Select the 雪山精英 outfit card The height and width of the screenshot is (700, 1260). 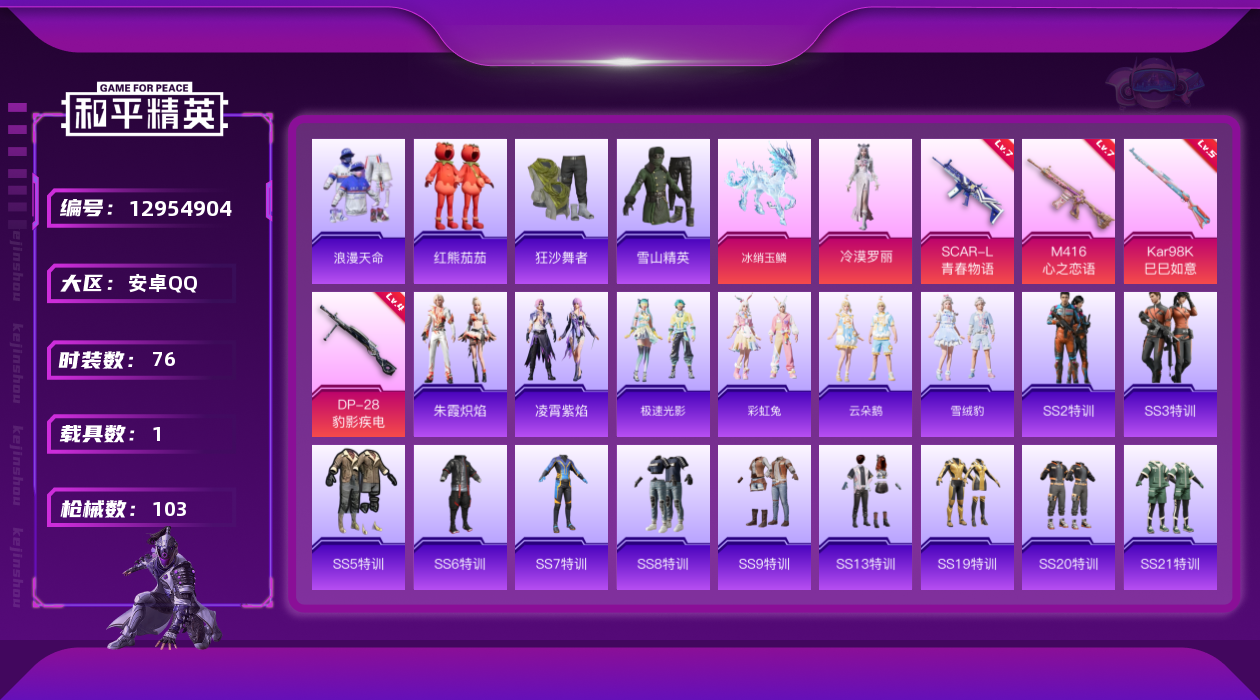coord(663,210)
